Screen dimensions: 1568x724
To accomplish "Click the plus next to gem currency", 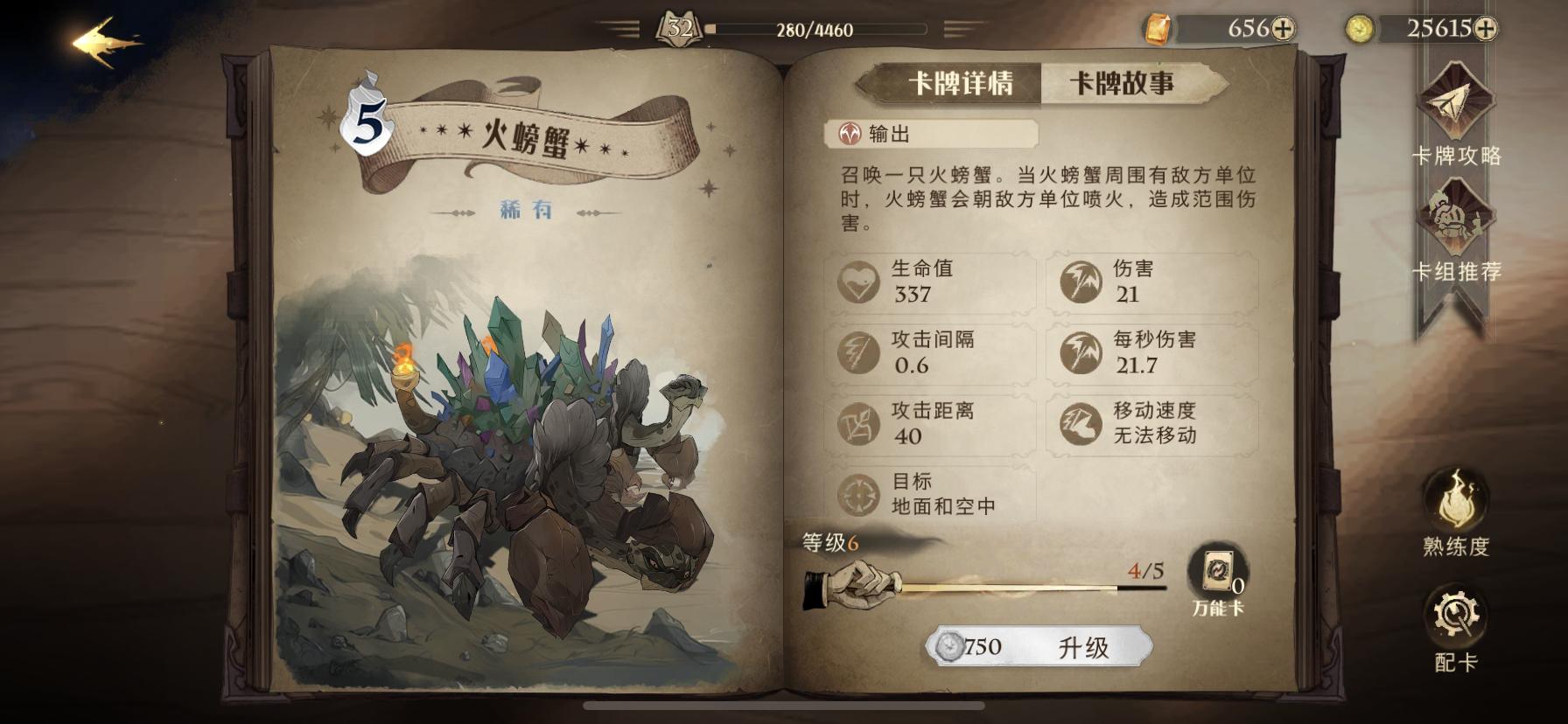I will pyautogui.click(x=1283, y=28).
